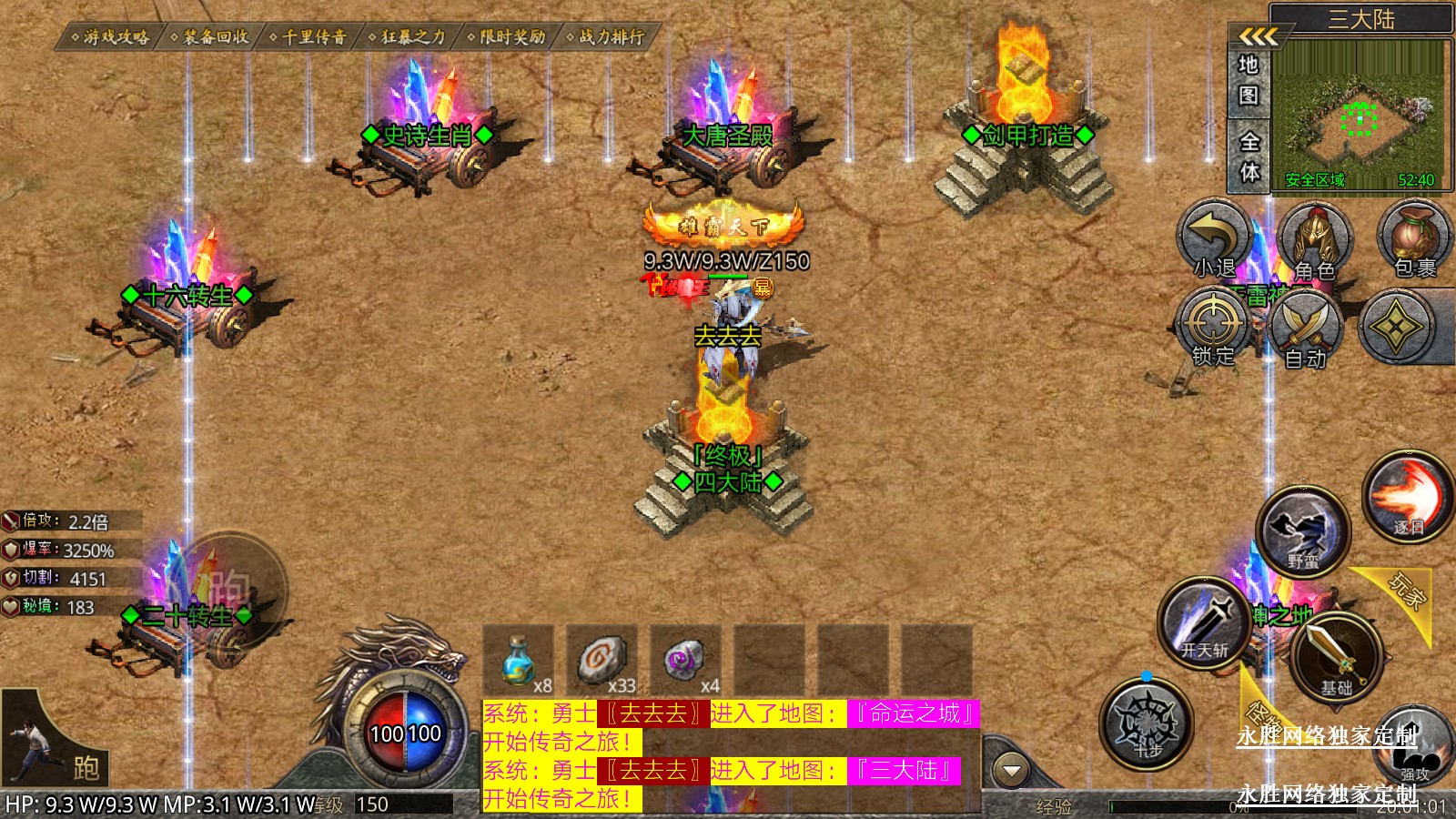This screenshot has height=819, width=1456.
Task: Use the 基础 basic attack sword button
Action: tap(1336, 657)
